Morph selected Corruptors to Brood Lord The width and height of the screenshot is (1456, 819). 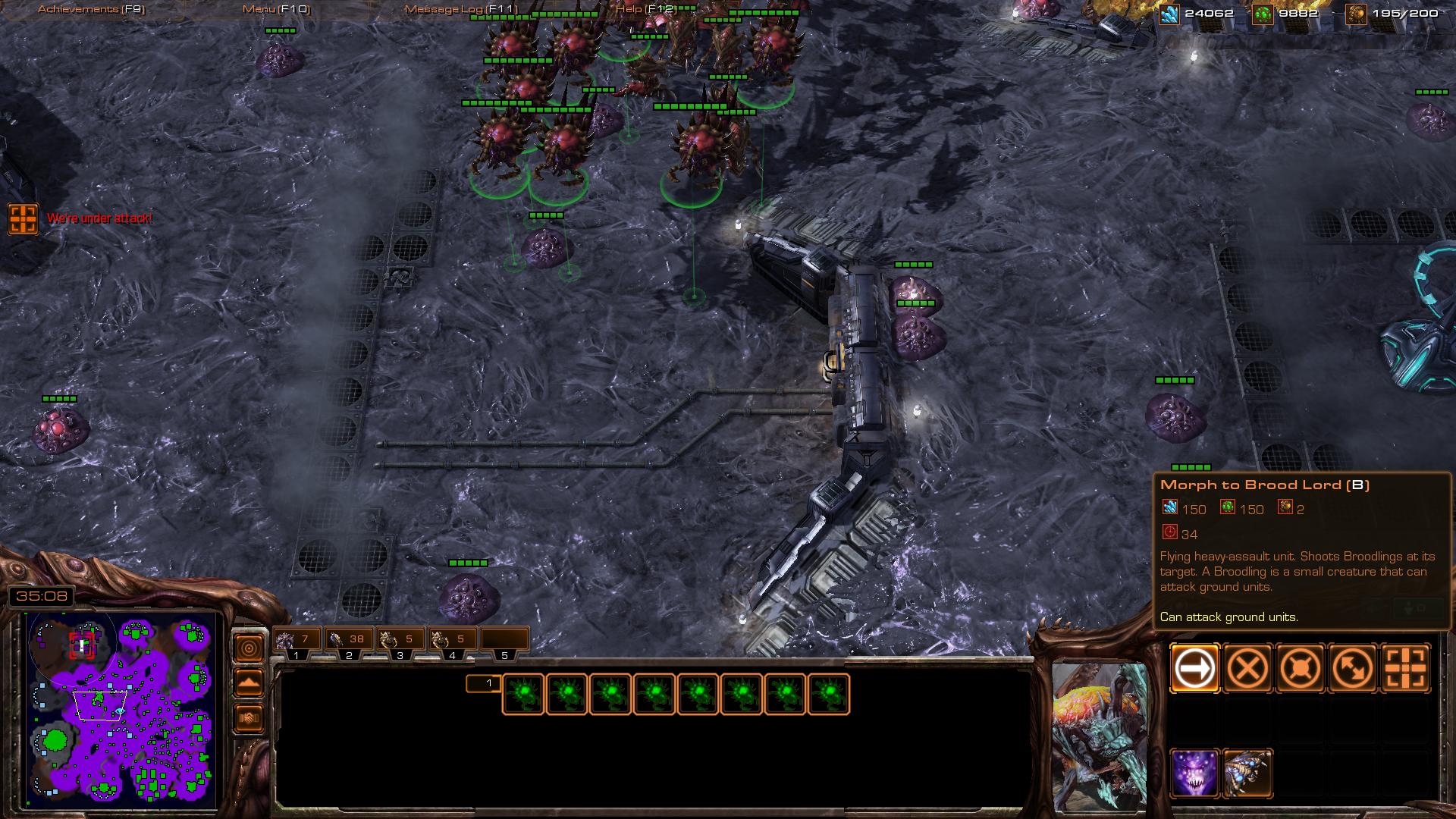click(1247, 773)
